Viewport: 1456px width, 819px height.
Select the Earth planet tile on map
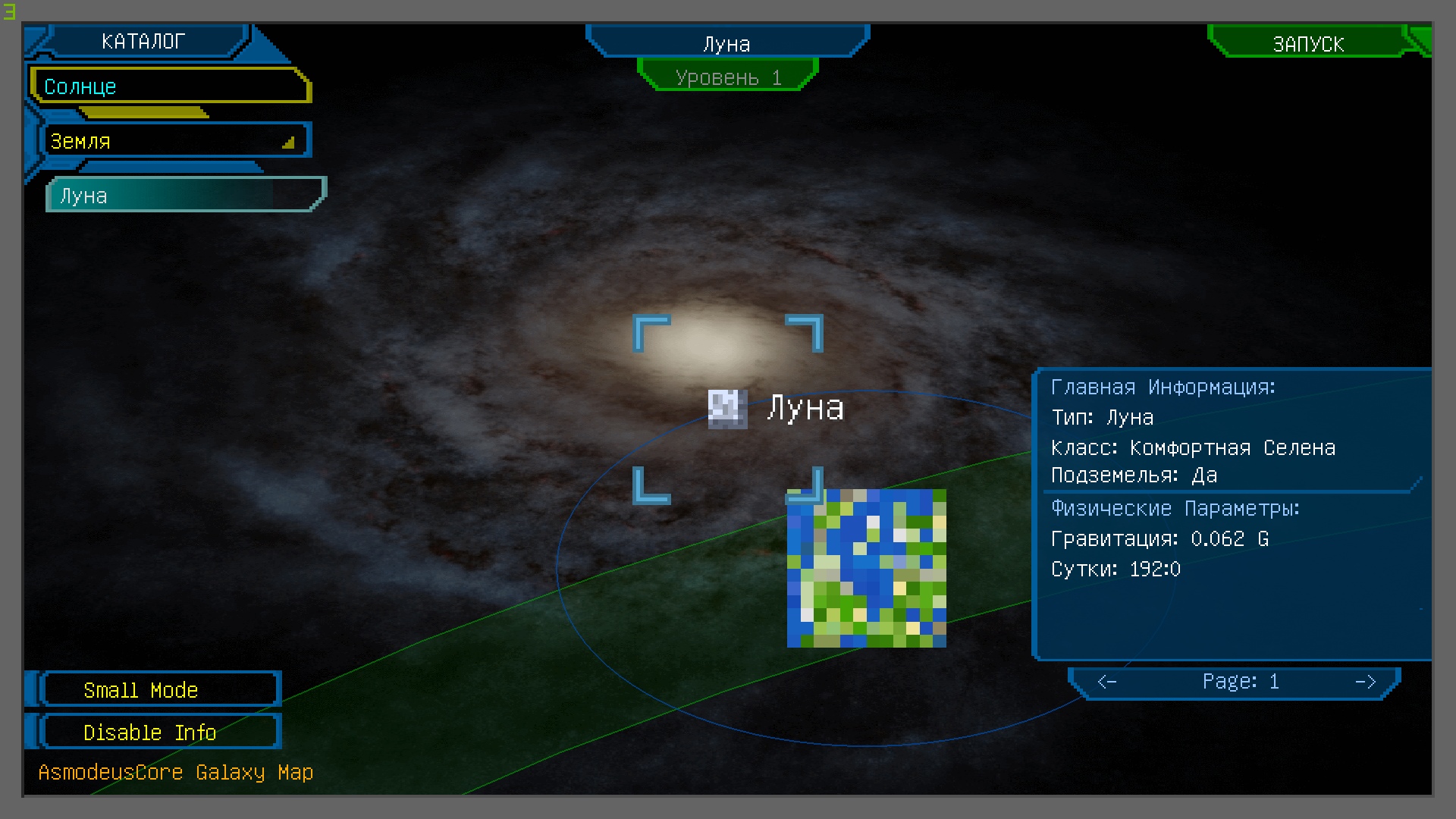click(867, 568)
